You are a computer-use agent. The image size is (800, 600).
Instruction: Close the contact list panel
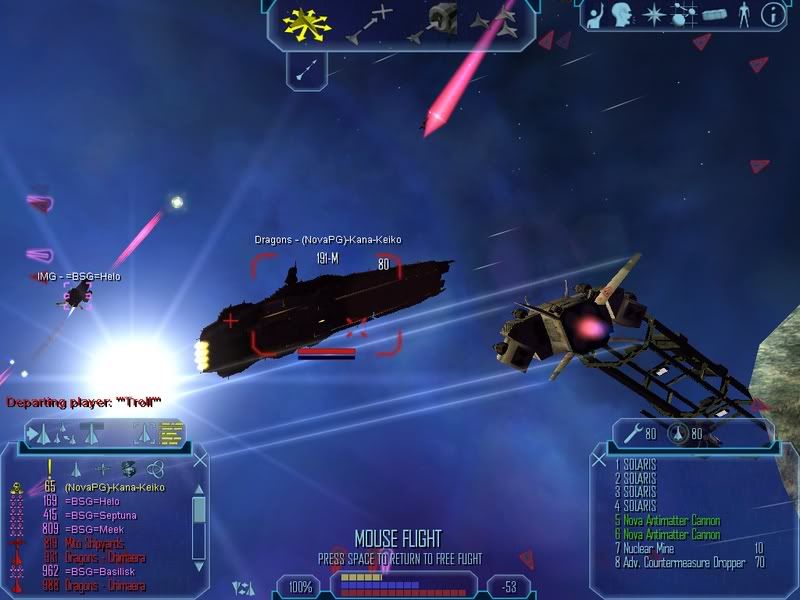200,460
